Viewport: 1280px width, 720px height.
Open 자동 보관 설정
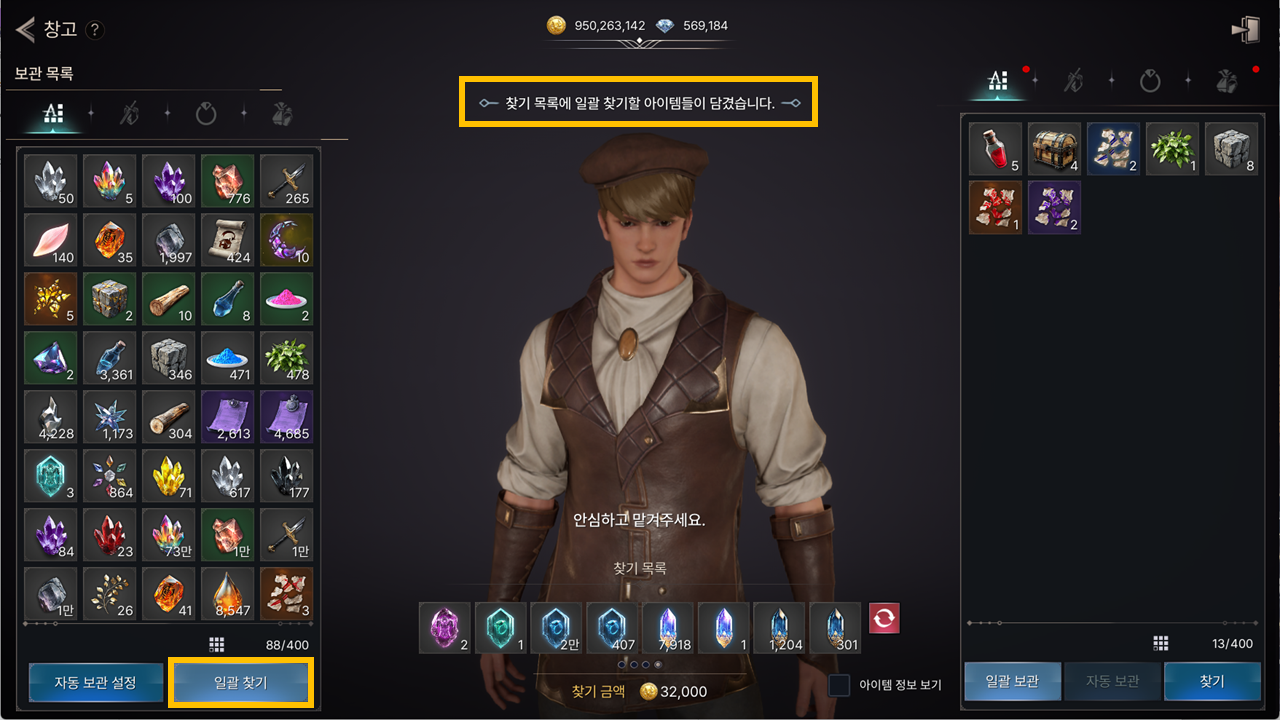tap(95, 683)
